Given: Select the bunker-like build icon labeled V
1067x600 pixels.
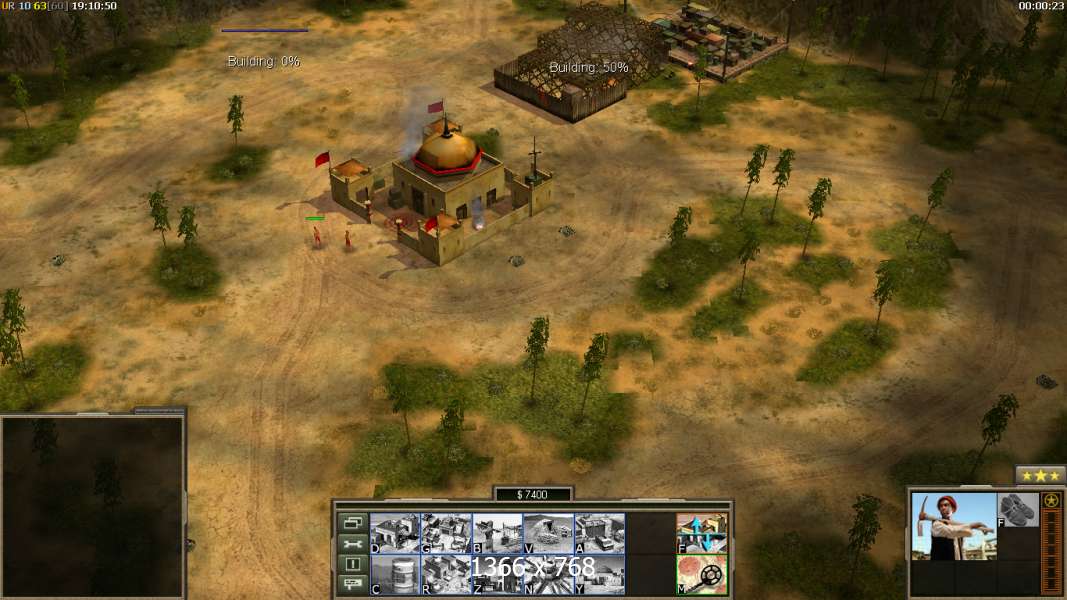Looking at the screenshot, I should point(548,533).
